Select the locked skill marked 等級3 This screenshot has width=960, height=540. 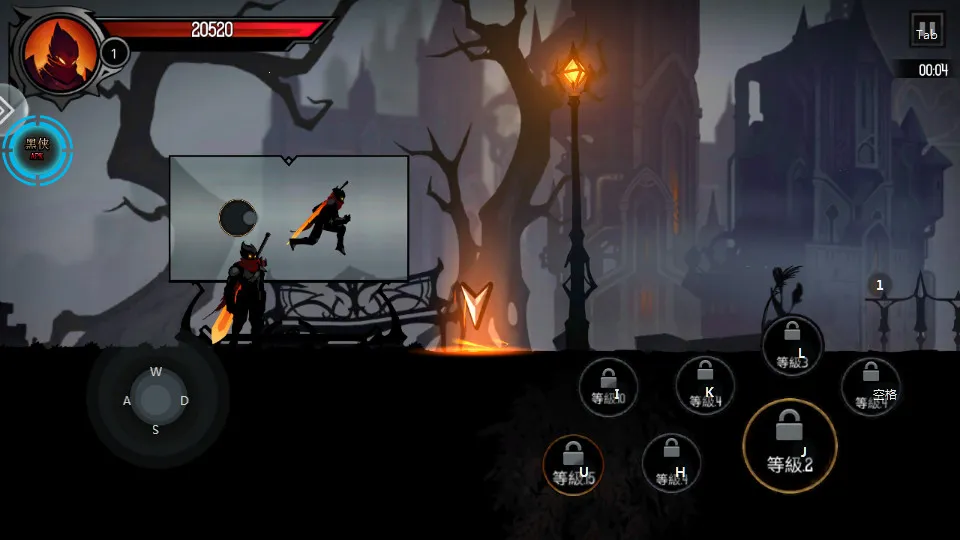coord(793,346)
